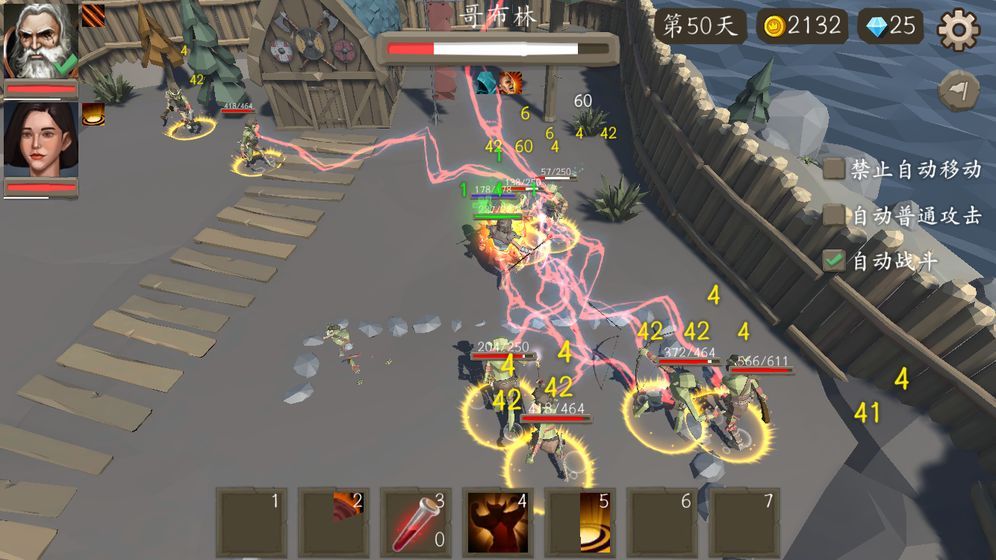Image resolution: width=996 pixels, height=560 pixels.
Task: Open the gear settings menu
Action: click(x=958, y=29)
